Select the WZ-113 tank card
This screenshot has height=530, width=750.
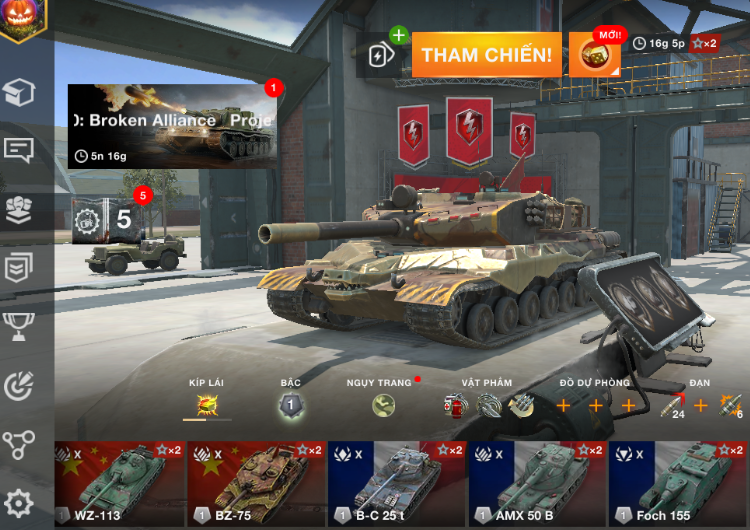119,483
